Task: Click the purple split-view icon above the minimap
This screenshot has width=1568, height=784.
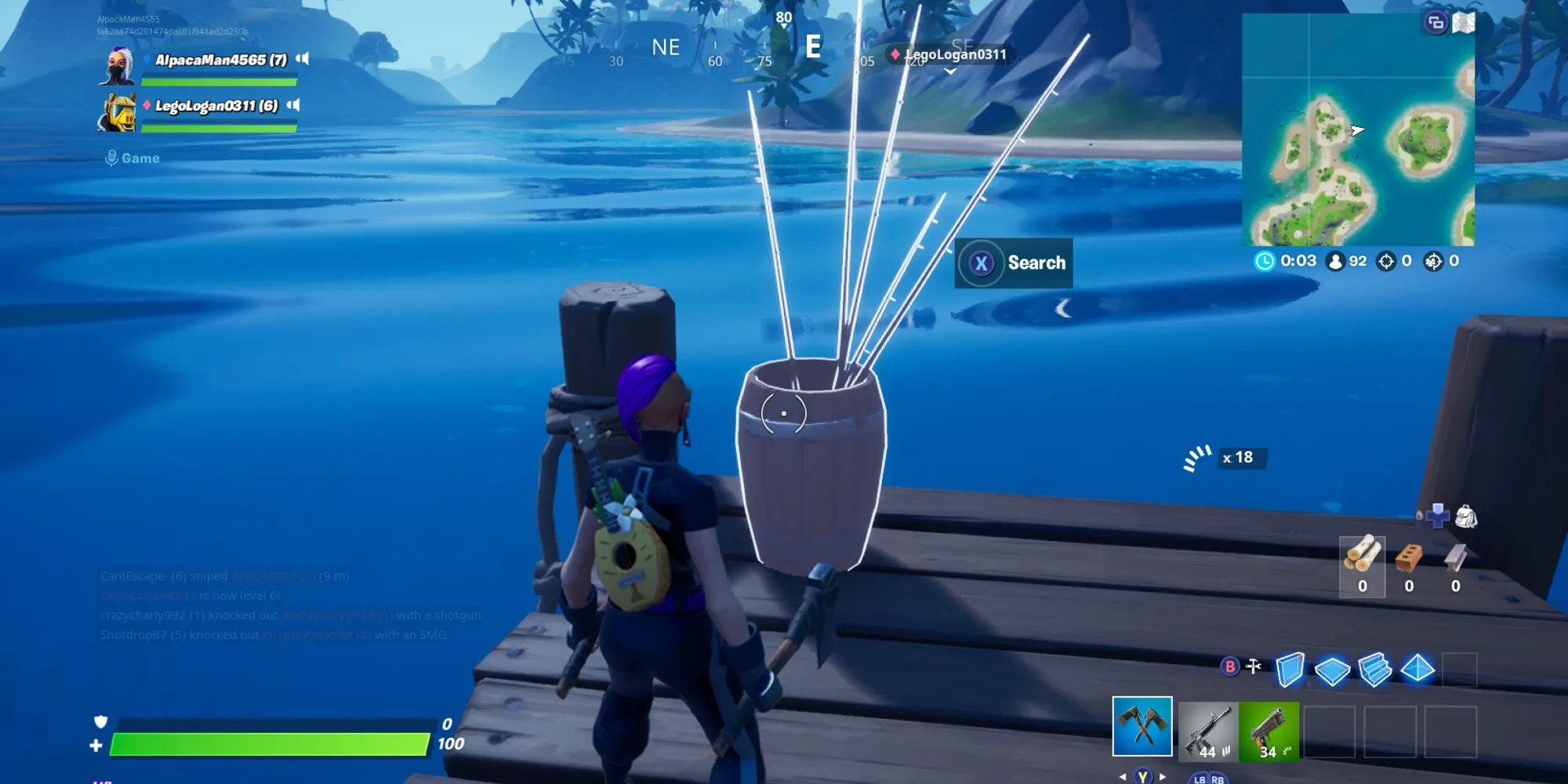Action: point(1436,24)
